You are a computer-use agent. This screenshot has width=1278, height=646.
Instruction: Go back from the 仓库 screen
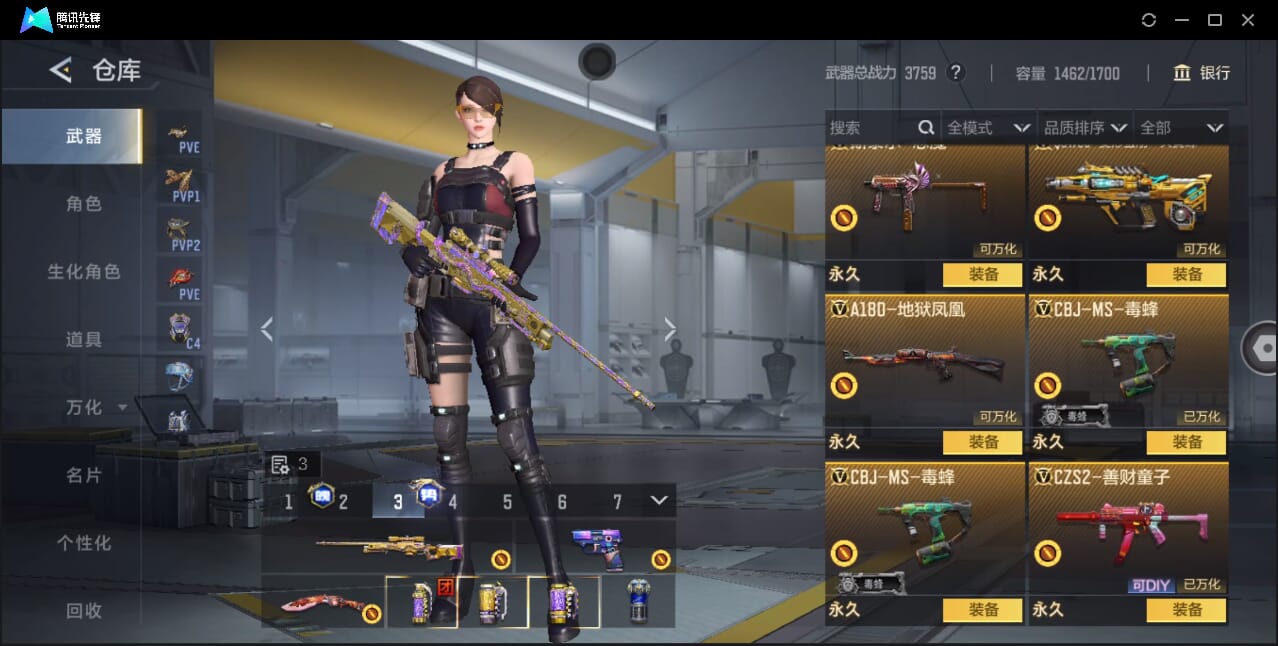61,70
